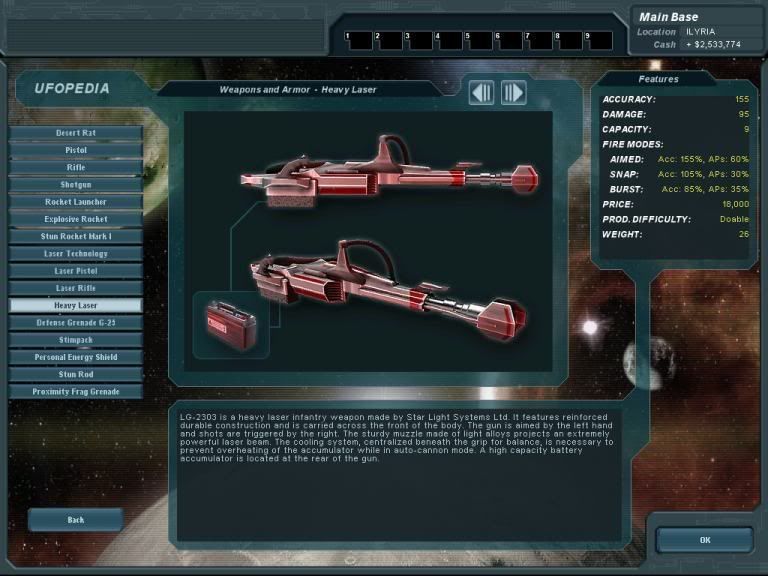Open the Shotgun entry
This screenshot has height=576, width=768.
coord(76,184)
